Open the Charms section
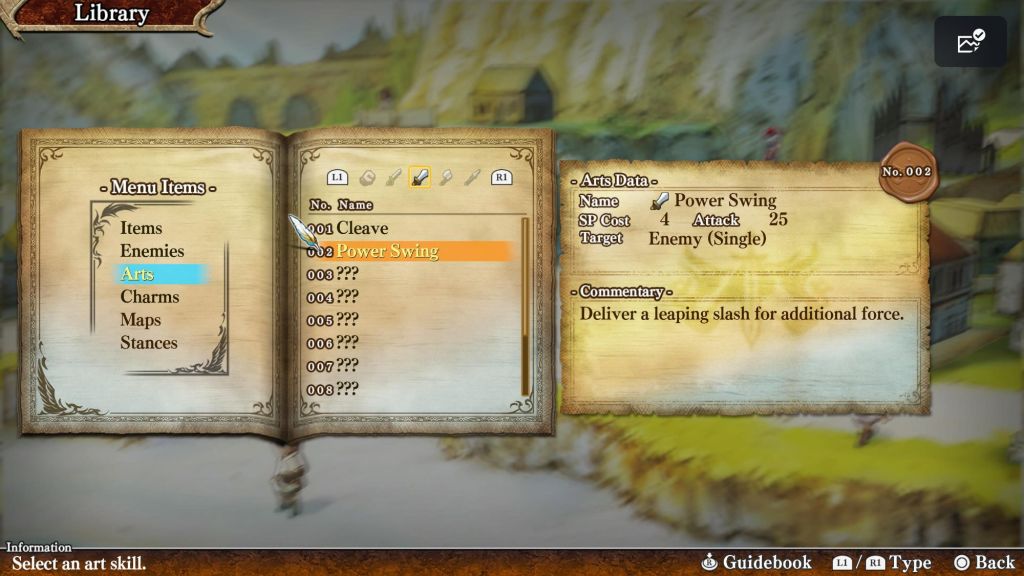Viewport: 1024px width, 576px height. pyautogui.click(x=150, y=297)
